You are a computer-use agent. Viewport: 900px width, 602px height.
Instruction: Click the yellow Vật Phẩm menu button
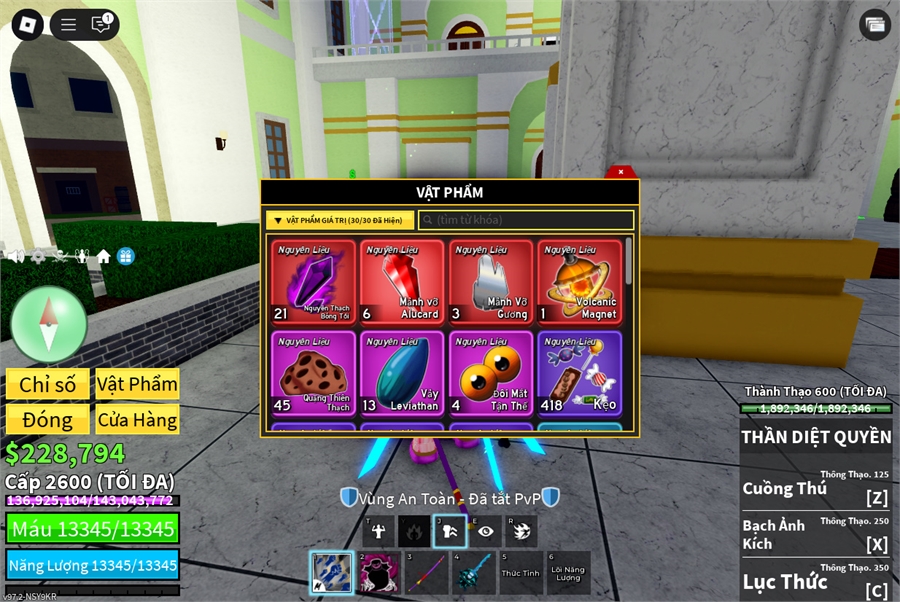[x=137, y=385]
